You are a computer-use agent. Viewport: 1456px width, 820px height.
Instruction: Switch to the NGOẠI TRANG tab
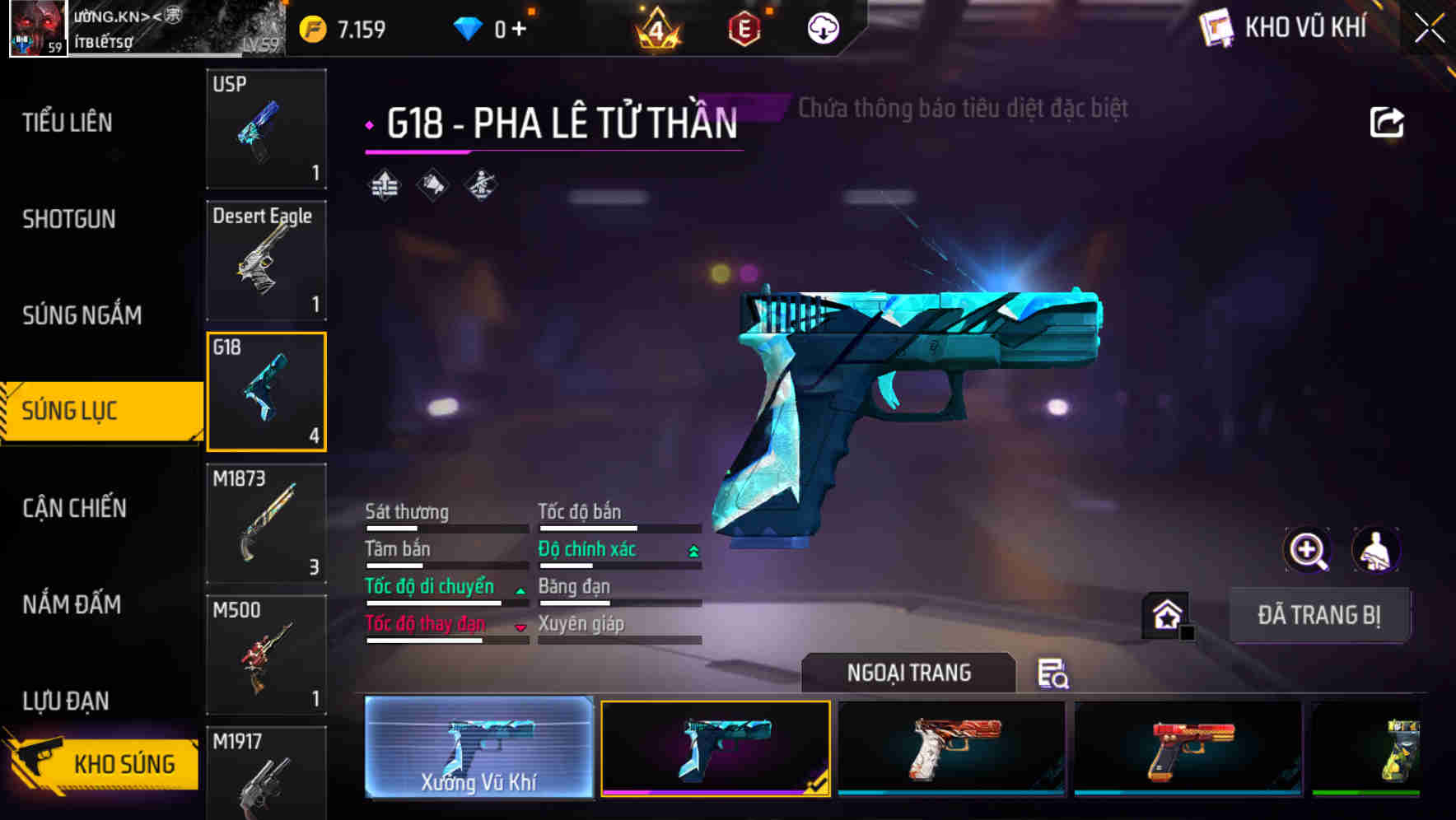tap(908, 673)
